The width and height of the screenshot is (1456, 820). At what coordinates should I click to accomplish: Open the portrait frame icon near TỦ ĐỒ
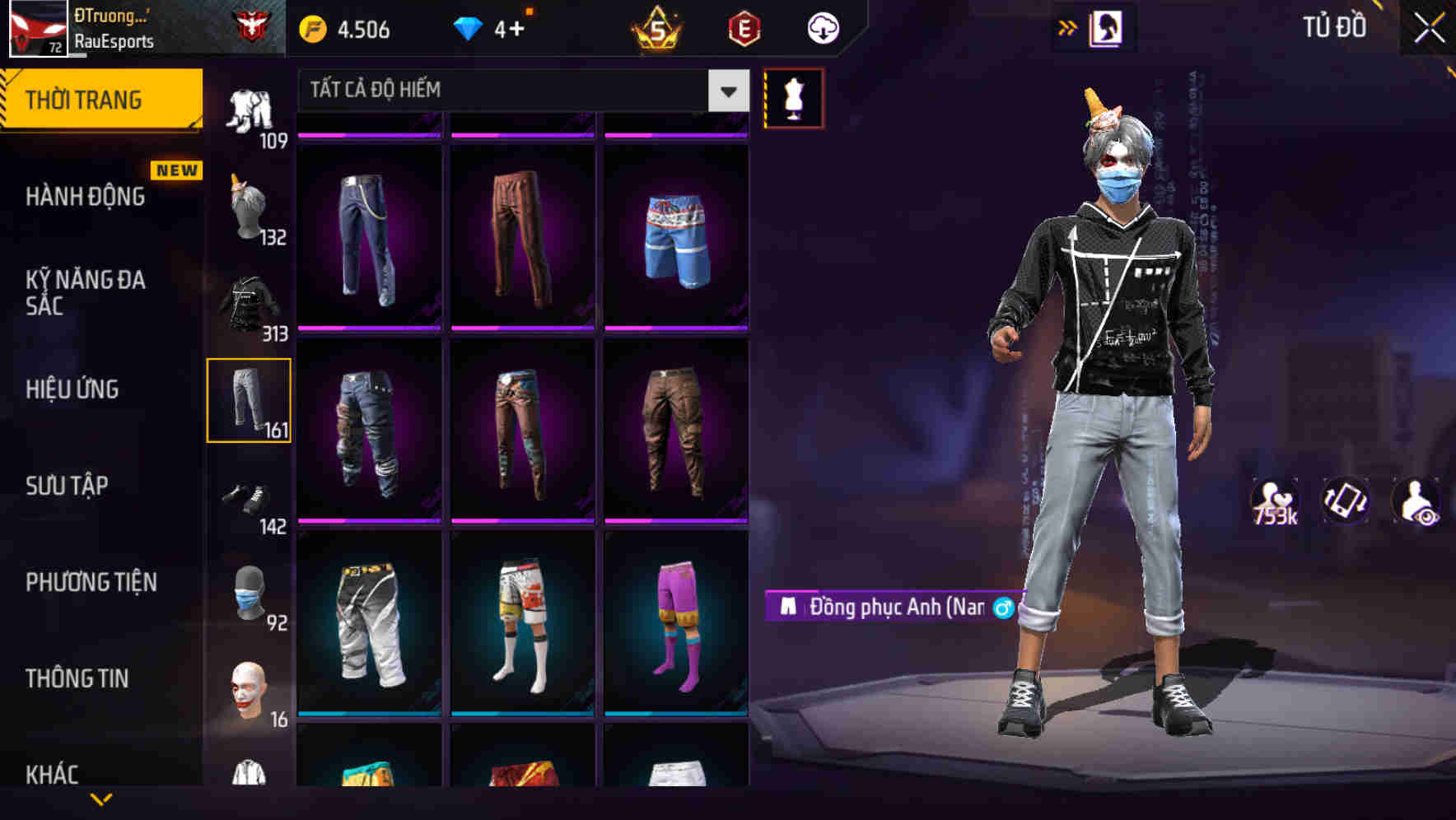pyautogui.click(x=1108, y=27)
